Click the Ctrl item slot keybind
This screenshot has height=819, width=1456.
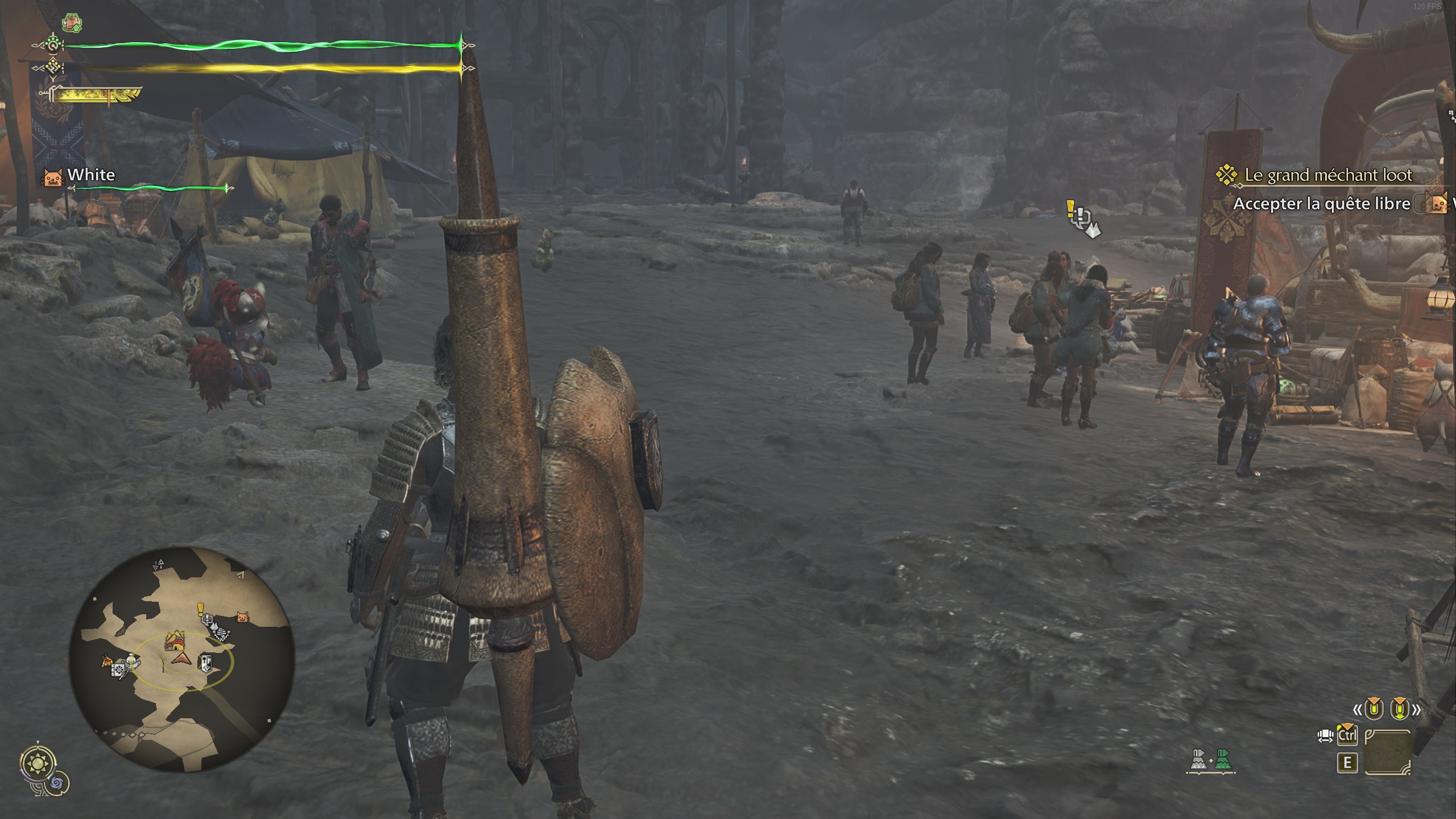point(1347,735)
